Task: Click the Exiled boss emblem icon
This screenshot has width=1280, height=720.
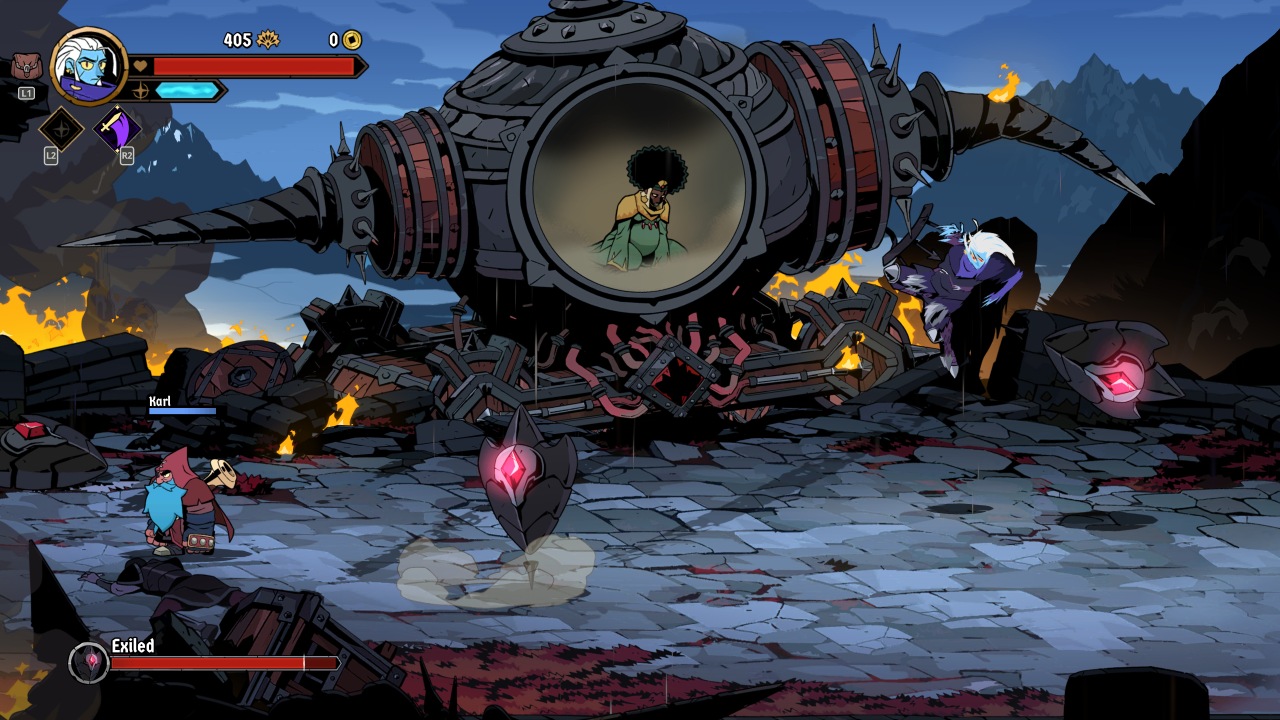Action: point(89,662)
